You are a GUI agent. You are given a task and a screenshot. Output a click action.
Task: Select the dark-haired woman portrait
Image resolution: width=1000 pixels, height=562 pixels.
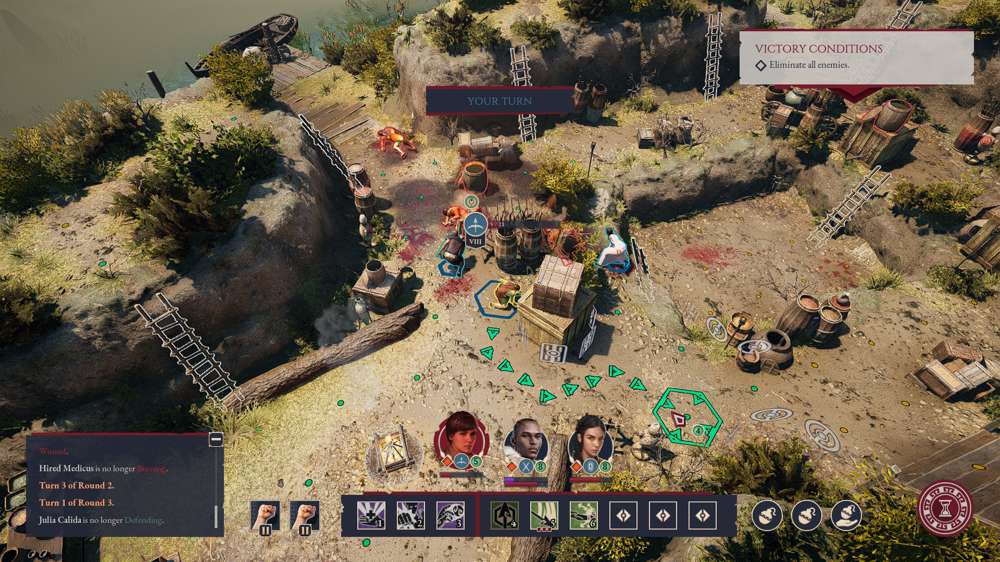coord(590,440)
